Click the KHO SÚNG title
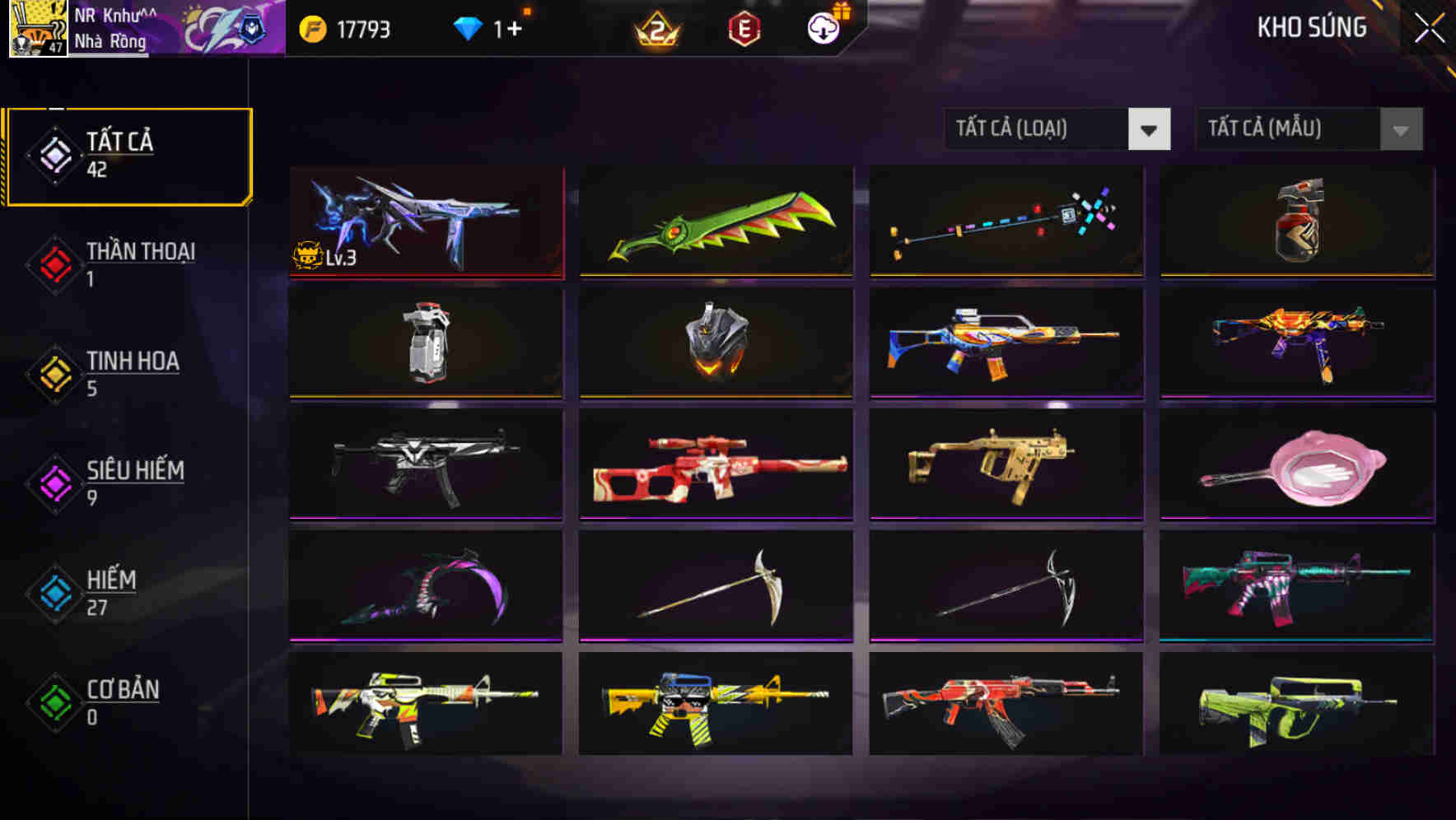Image resolution: width=1456 pixels, height=820 pixels. point(1311,27)
